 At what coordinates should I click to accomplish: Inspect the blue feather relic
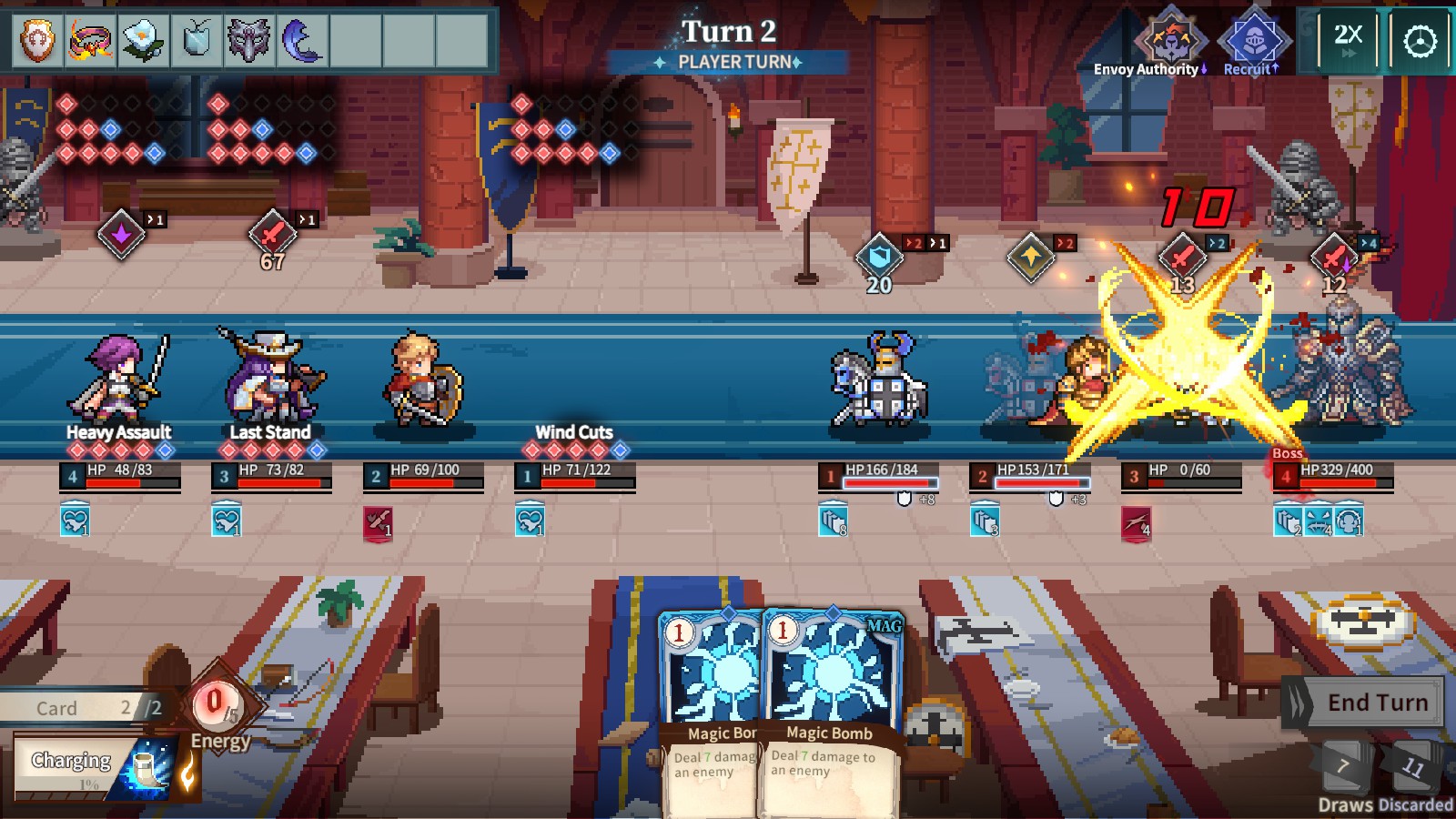pos(301,41)
